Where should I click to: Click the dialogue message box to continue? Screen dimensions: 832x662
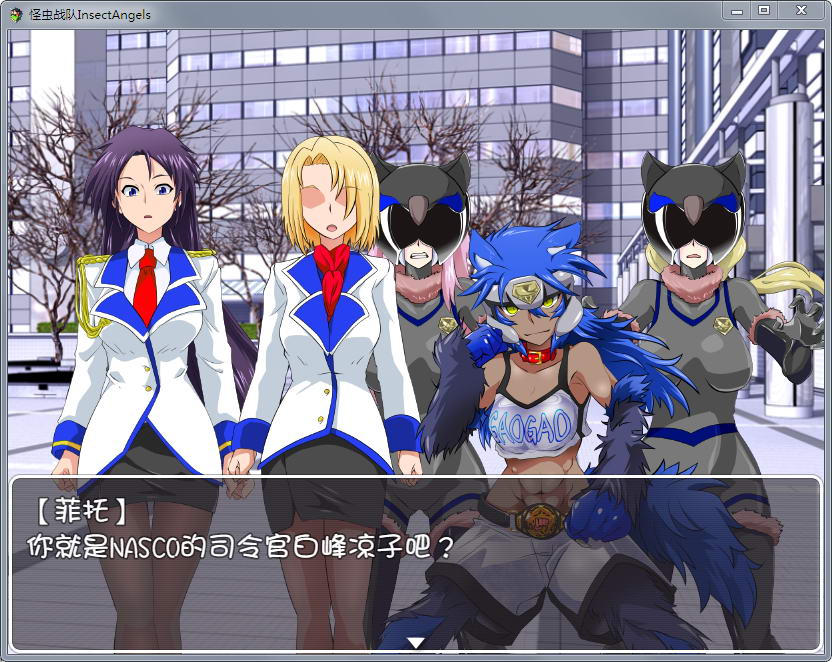pos(416,560)
